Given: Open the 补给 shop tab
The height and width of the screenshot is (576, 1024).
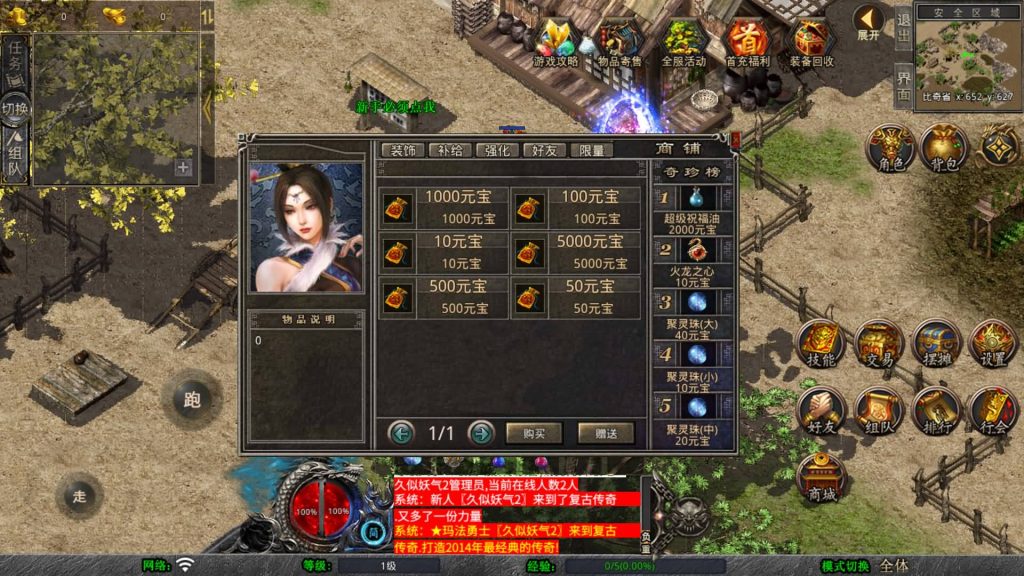Looking at the screenshot, I should [x=450, y=150].
